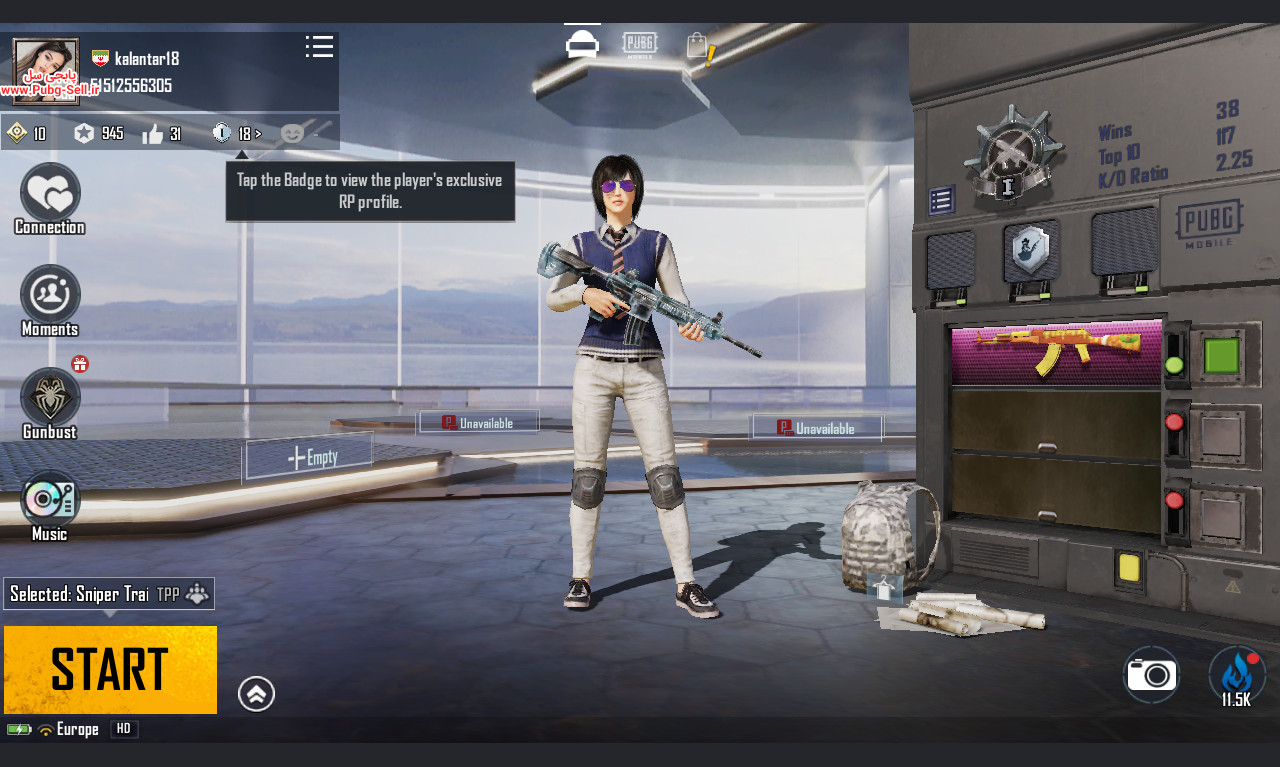The height and width of the screenshot is (767, 1280).
Task: Open the stats list icon by the tier emblem
Action: point(941,201)
